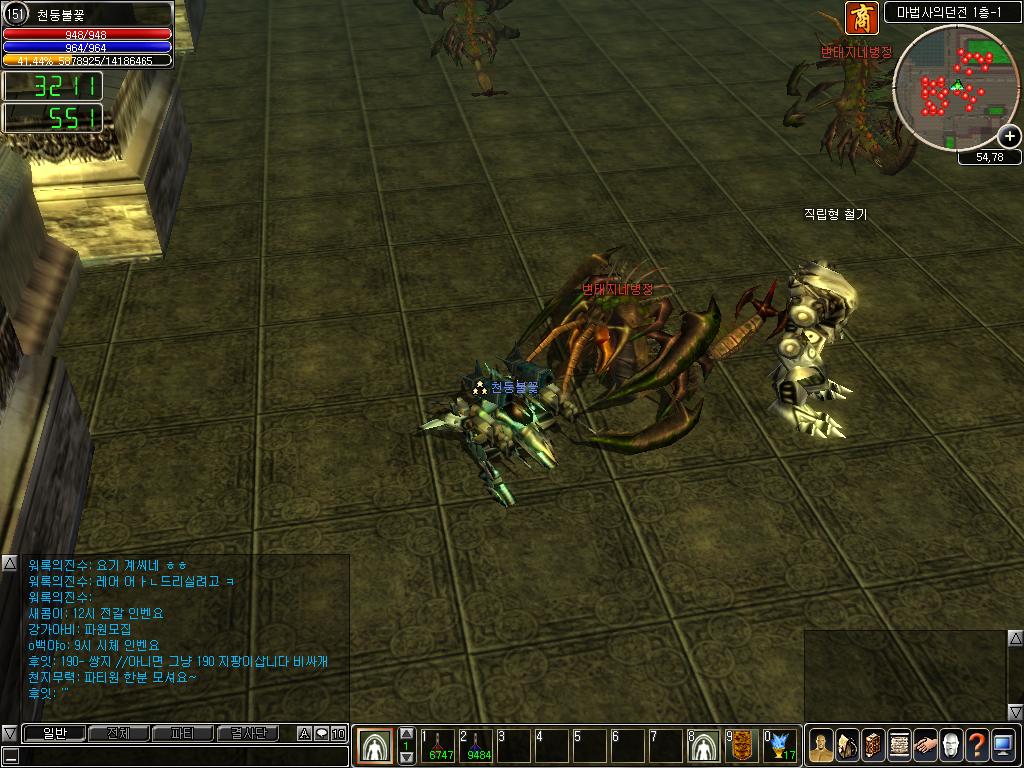This screenshot has height=768, width=1024.
Task: Open the character info menu icon
Action: click(821, 746)
